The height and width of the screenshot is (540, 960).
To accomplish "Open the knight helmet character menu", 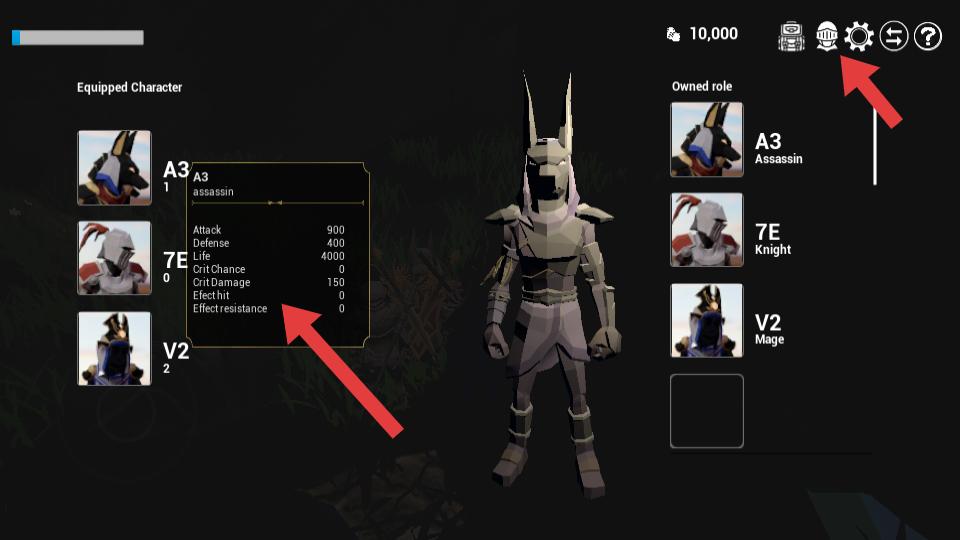I will tap(826, 37).
